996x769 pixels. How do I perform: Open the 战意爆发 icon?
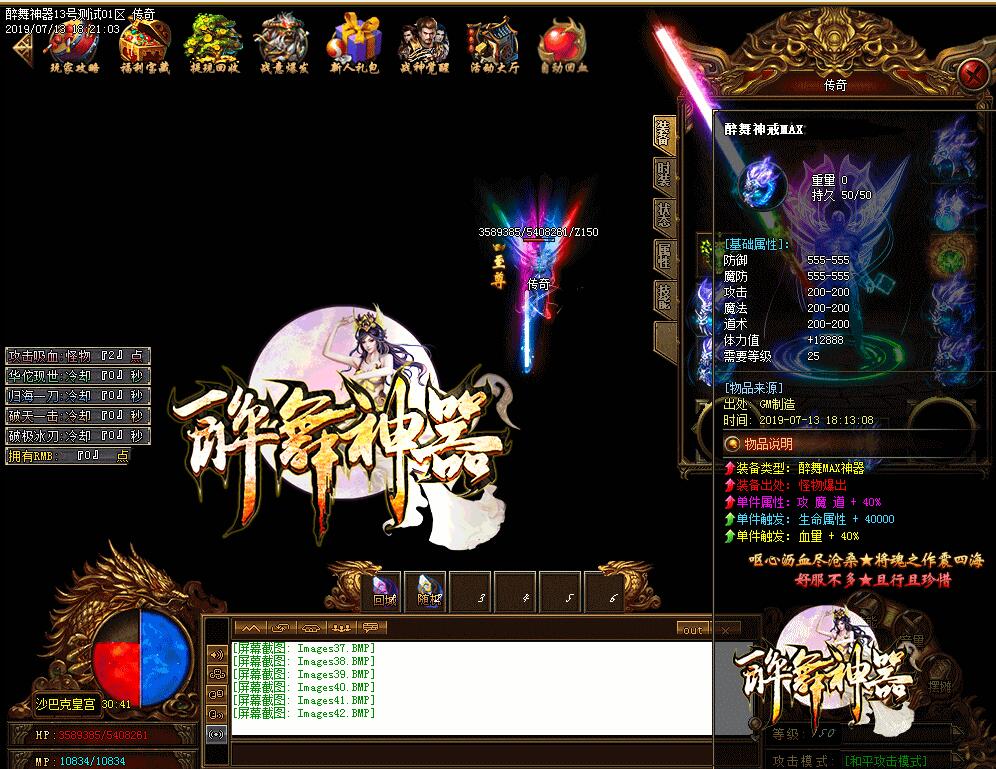(x=285, y=46)
